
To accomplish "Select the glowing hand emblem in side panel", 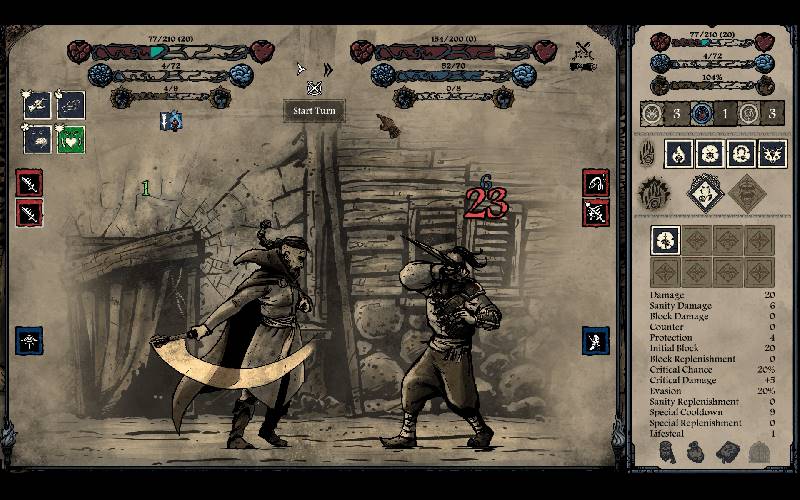I will coord(653,192).
